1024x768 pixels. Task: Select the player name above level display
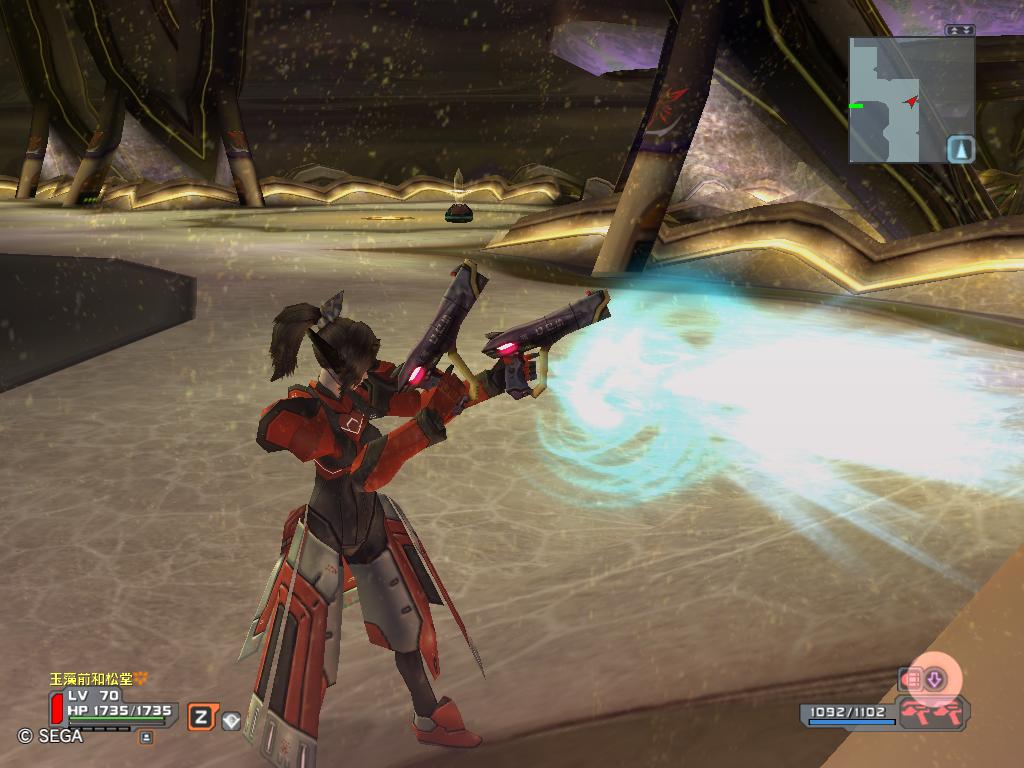98,679
